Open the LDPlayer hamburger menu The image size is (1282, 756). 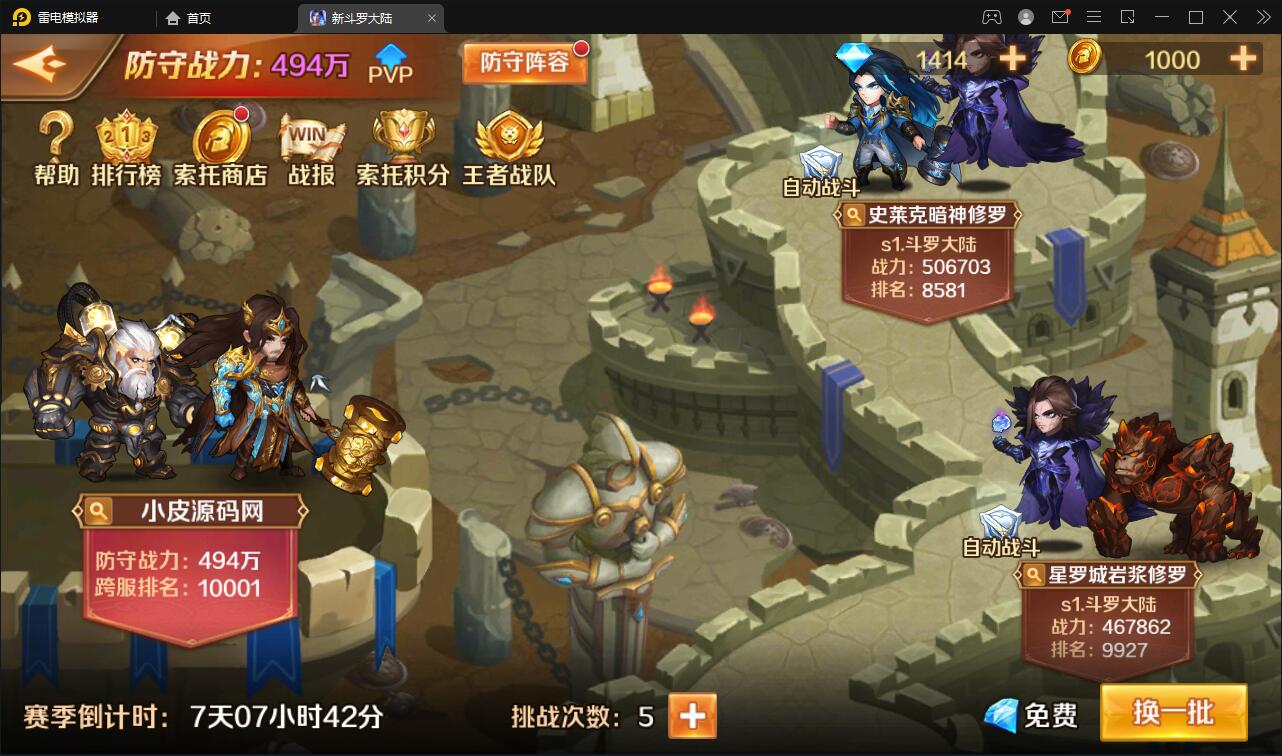point(1093,17)
